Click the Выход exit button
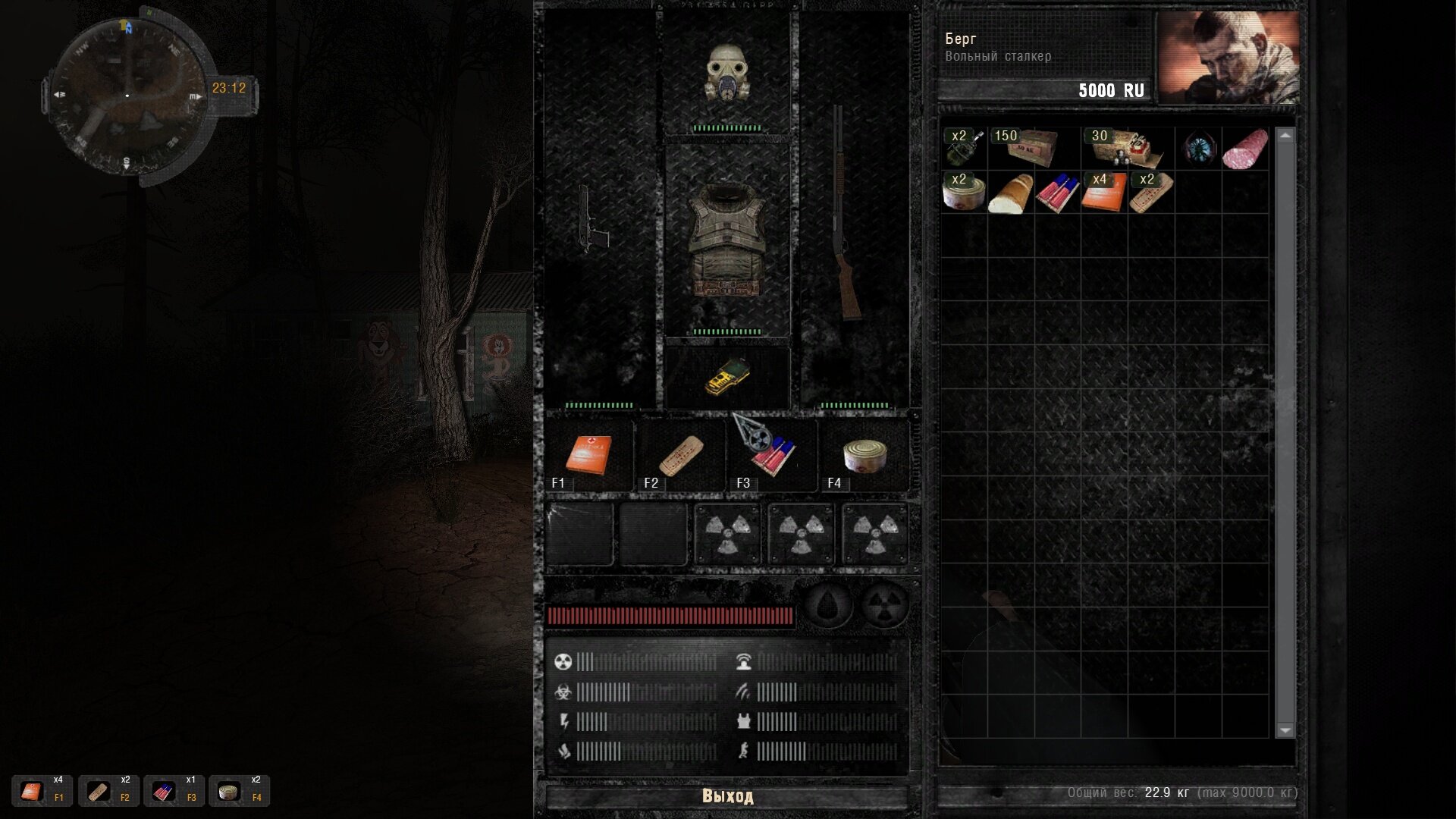The width and height of the screenshot is (1456, 819). coord(726,796)
